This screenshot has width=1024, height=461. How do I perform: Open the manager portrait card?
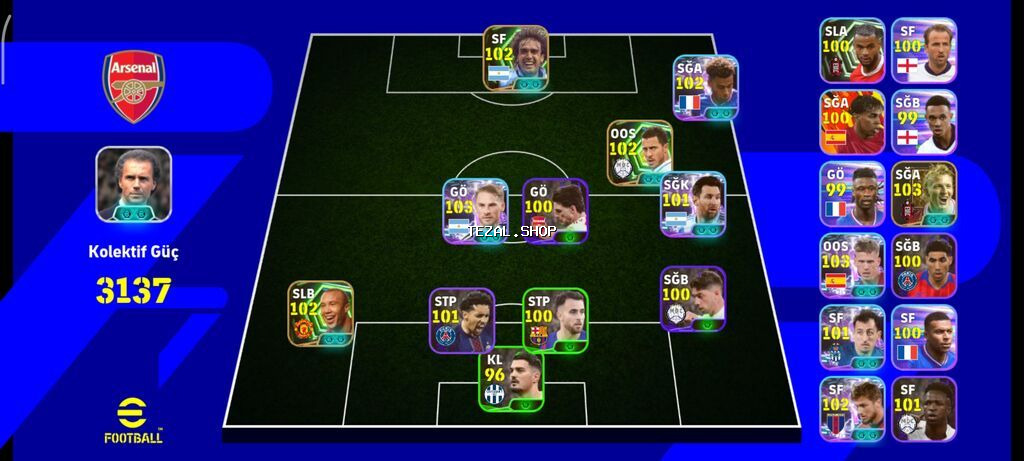(134, 184)
